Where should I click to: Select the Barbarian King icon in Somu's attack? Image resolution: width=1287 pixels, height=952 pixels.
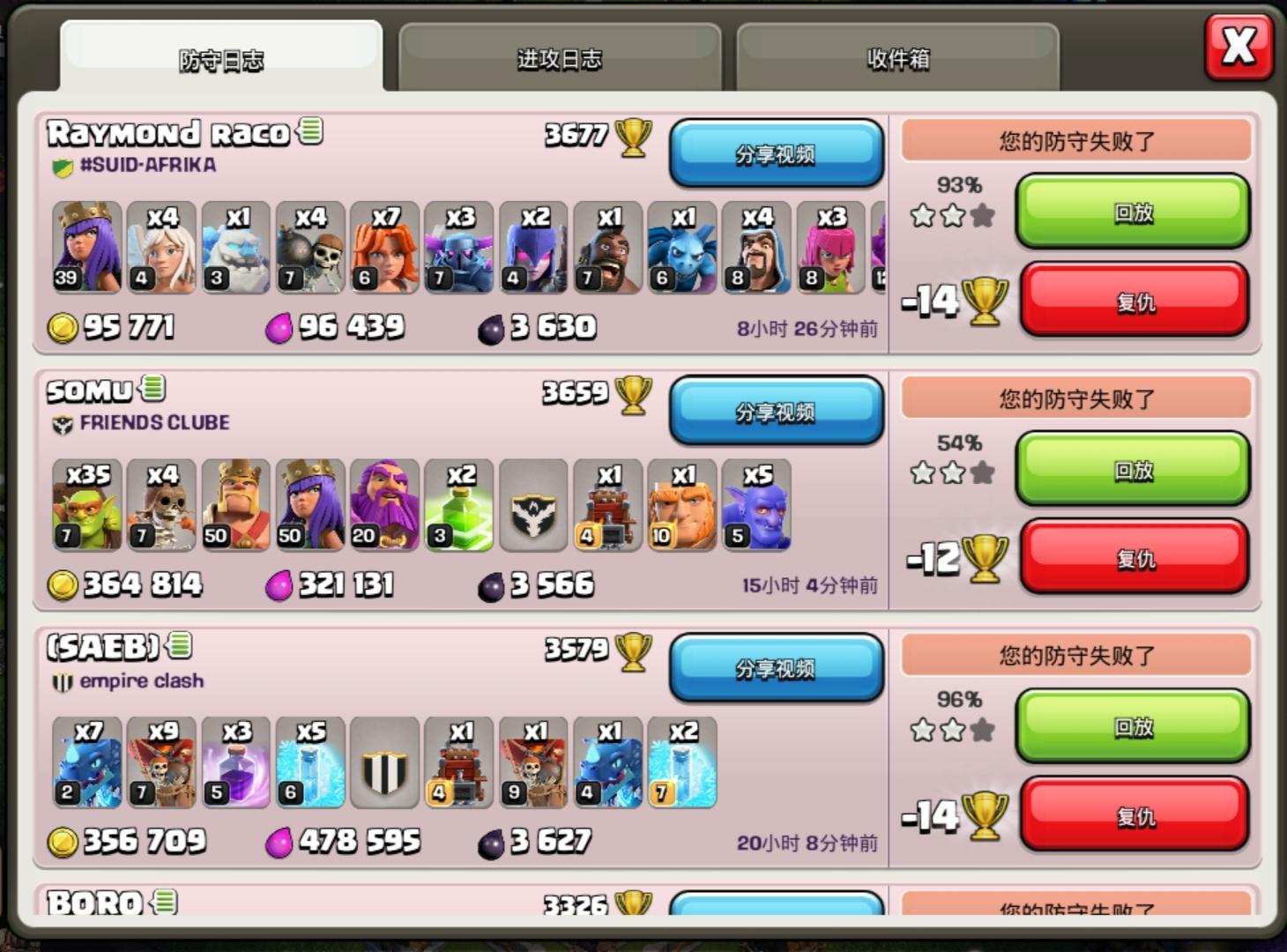click(x=234, y=502)
